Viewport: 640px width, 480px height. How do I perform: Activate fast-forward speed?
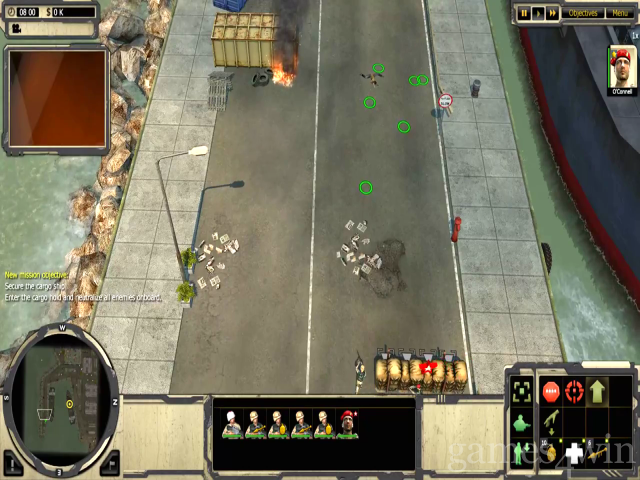click(x=552, y=13)
